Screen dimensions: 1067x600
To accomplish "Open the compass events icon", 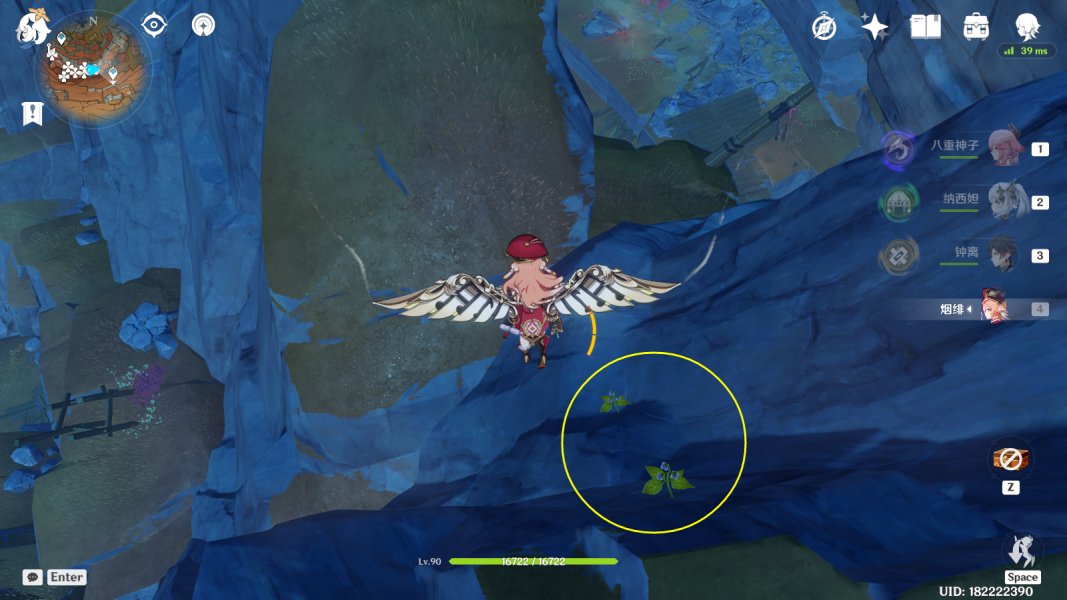I will pos(824,27).
